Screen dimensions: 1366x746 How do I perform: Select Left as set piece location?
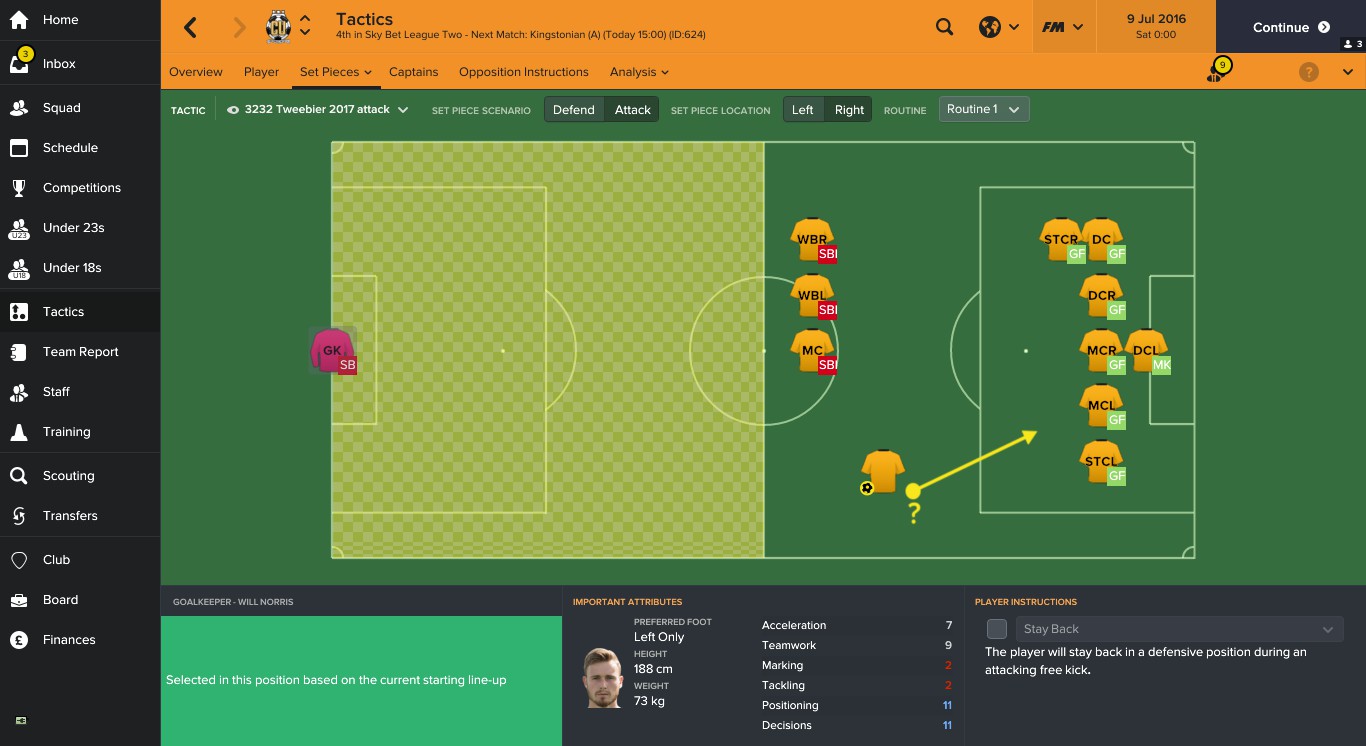(x=803, y=109)
